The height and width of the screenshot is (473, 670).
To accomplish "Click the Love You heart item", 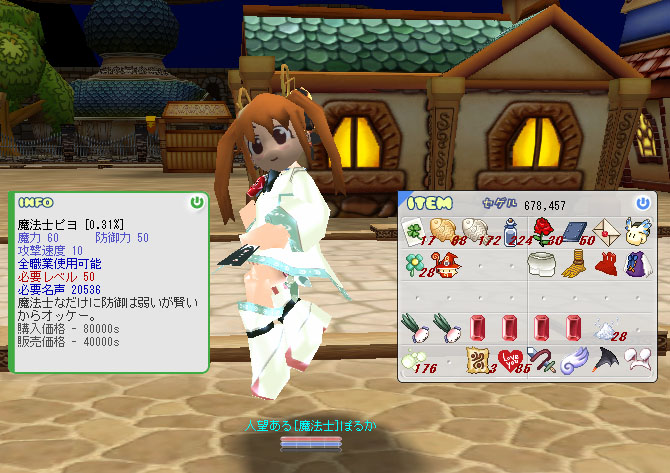I will point(509,360).
